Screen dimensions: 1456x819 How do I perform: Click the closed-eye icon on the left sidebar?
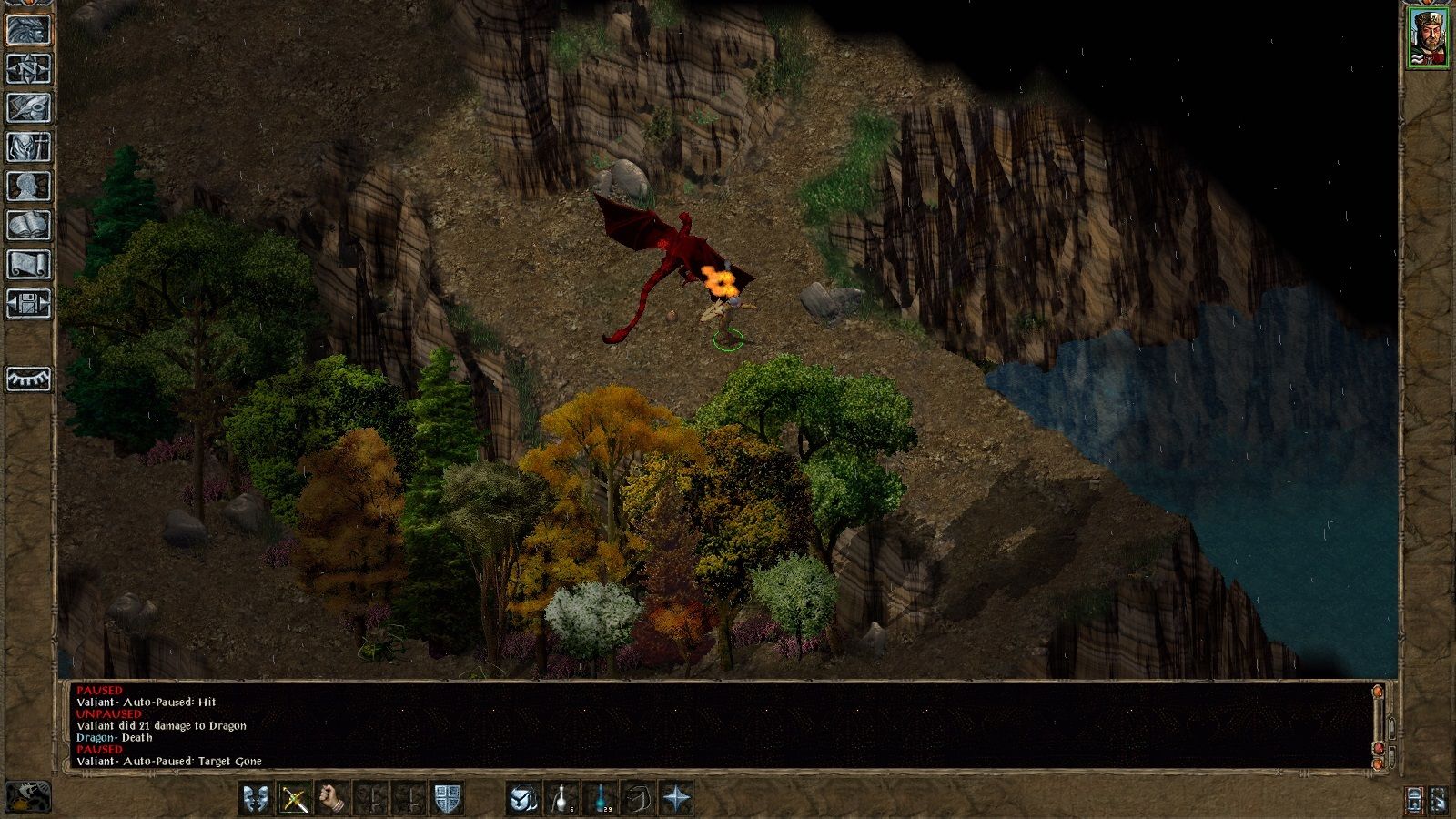[x=29, y=379]
